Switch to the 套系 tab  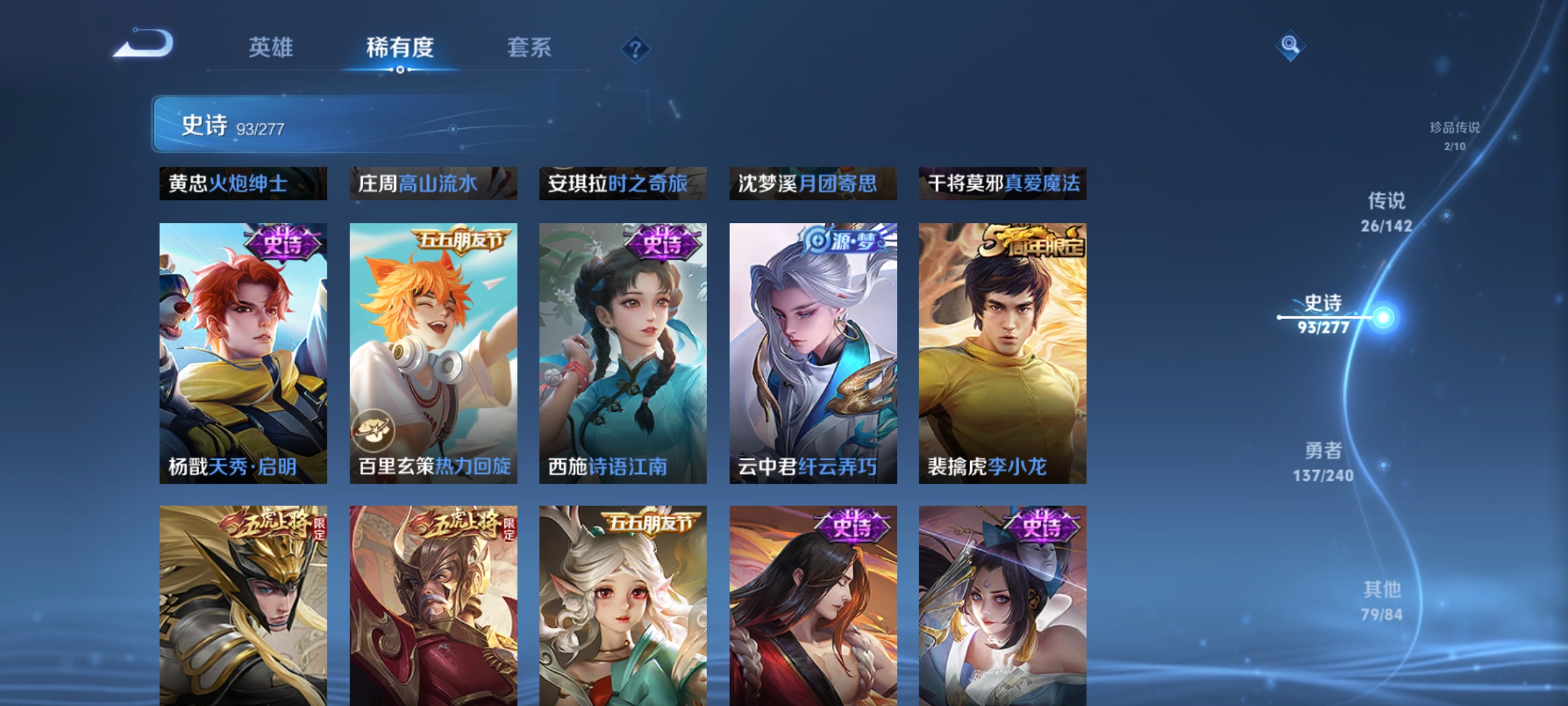pyautogui.click(x=530, y=47)
